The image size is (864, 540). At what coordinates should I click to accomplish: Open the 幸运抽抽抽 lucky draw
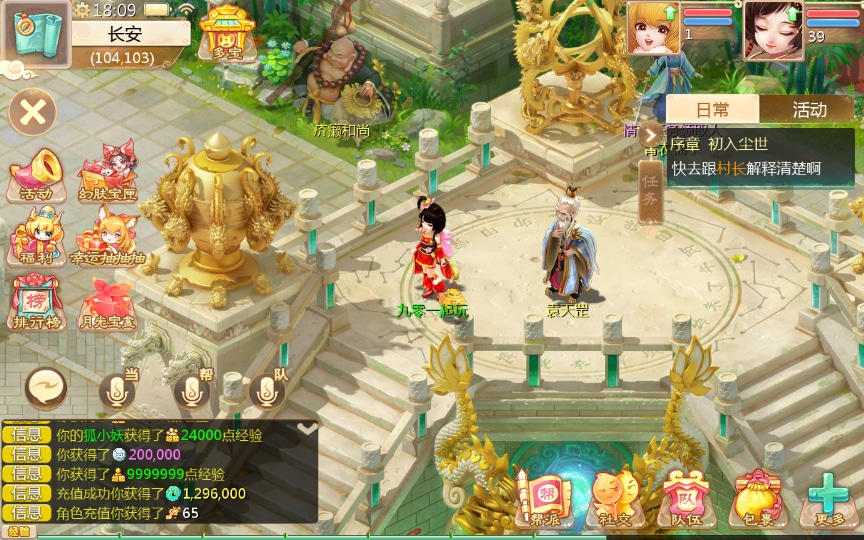(107, 240)
